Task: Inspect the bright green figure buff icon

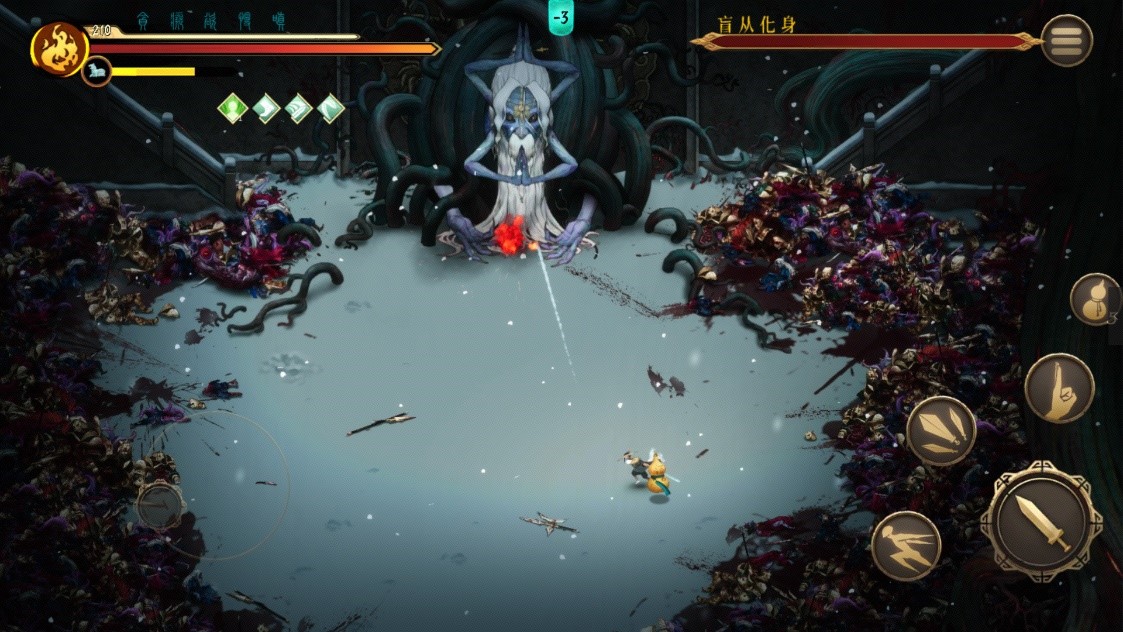Action: point(233,108)
